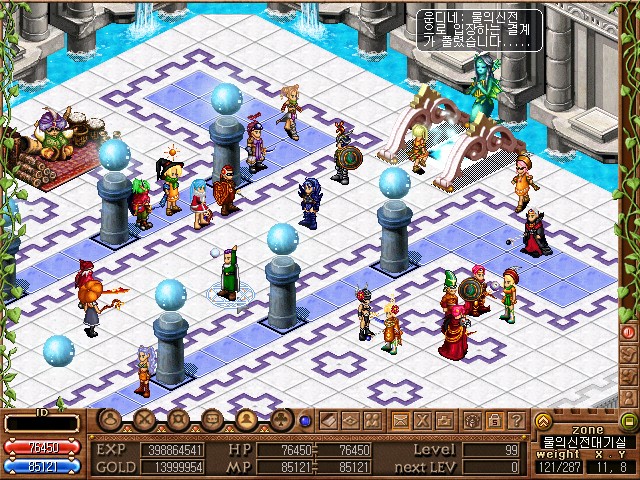Click the red pause-style side button
The height and width of the screenshot is (480, 640).
629,331
